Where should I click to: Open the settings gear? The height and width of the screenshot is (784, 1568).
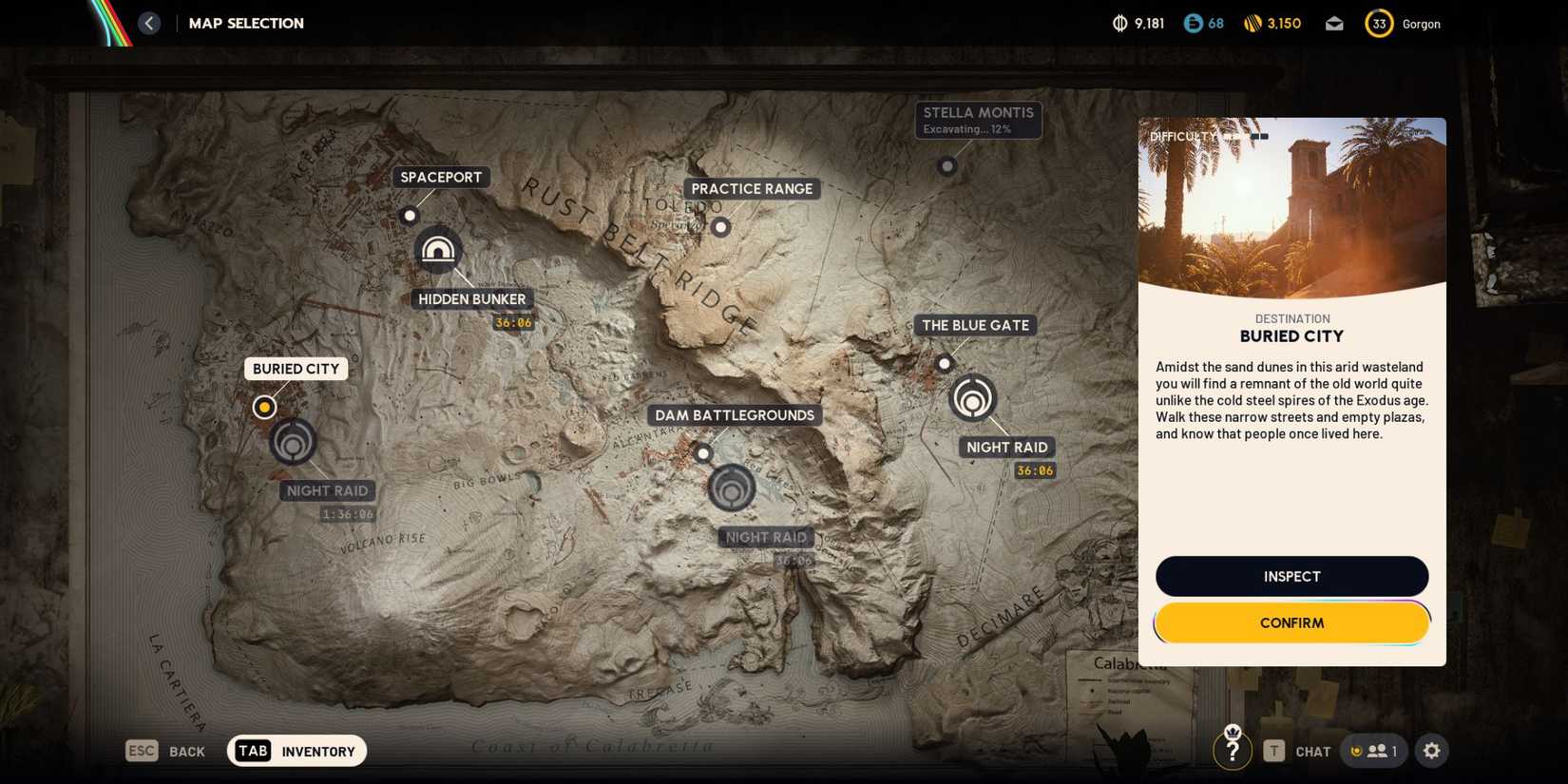pos(1431,751)
